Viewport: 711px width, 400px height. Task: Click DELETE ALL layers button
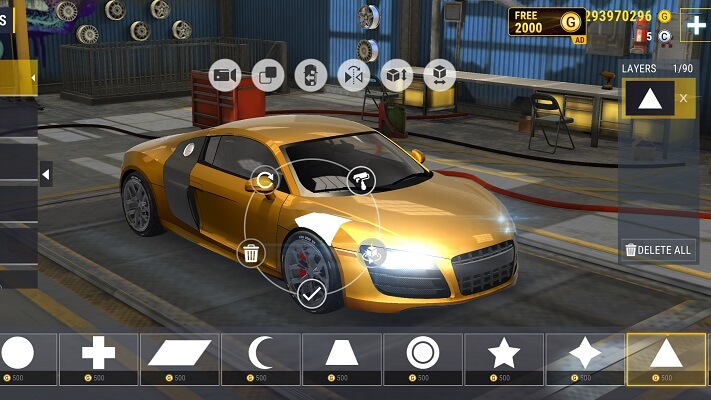pyautogui.click(x=657, y=250)
